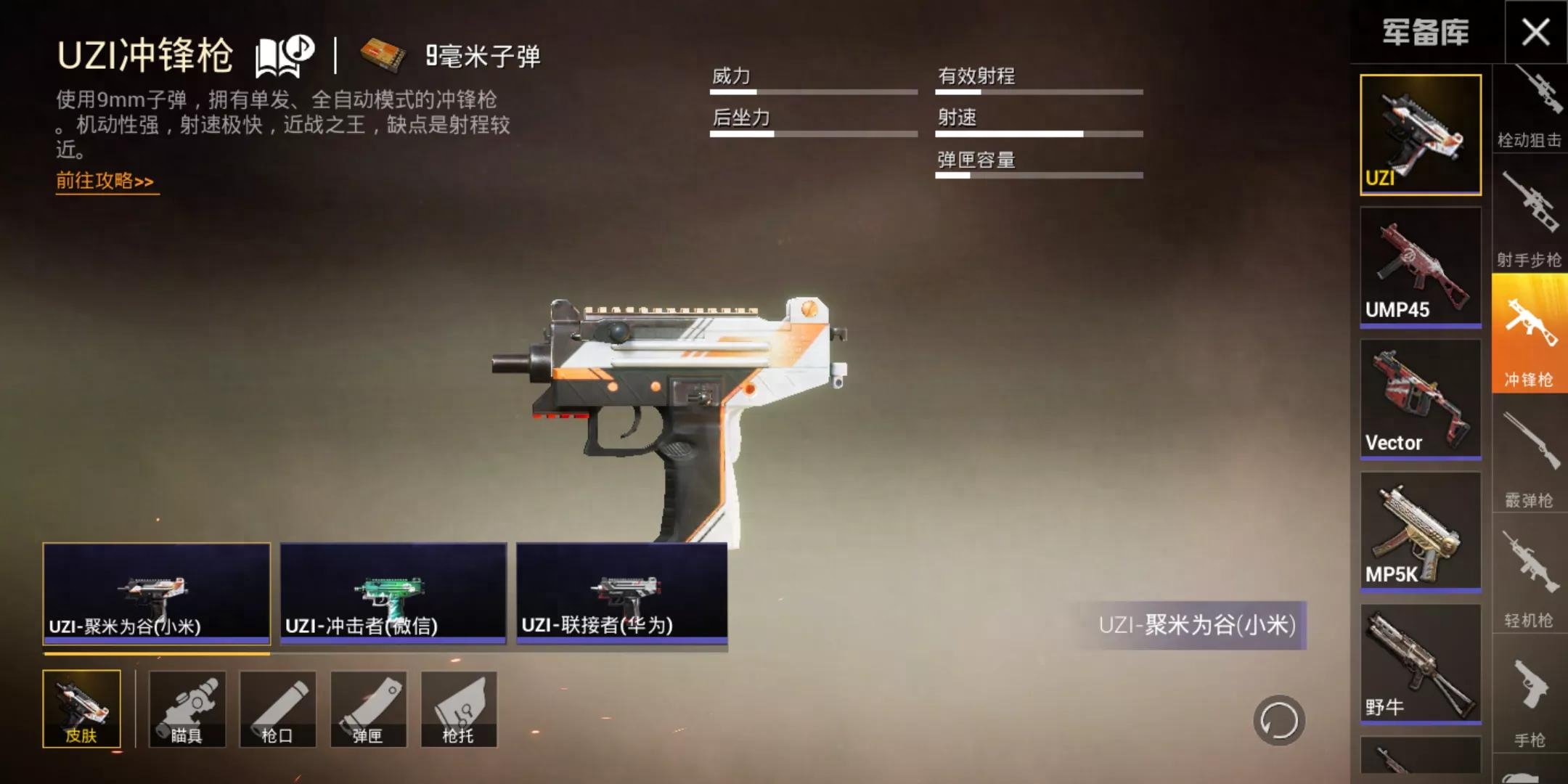Click the book and music note icon
The height and width of the screenshot is (784, 1568).
coord(284,56)
